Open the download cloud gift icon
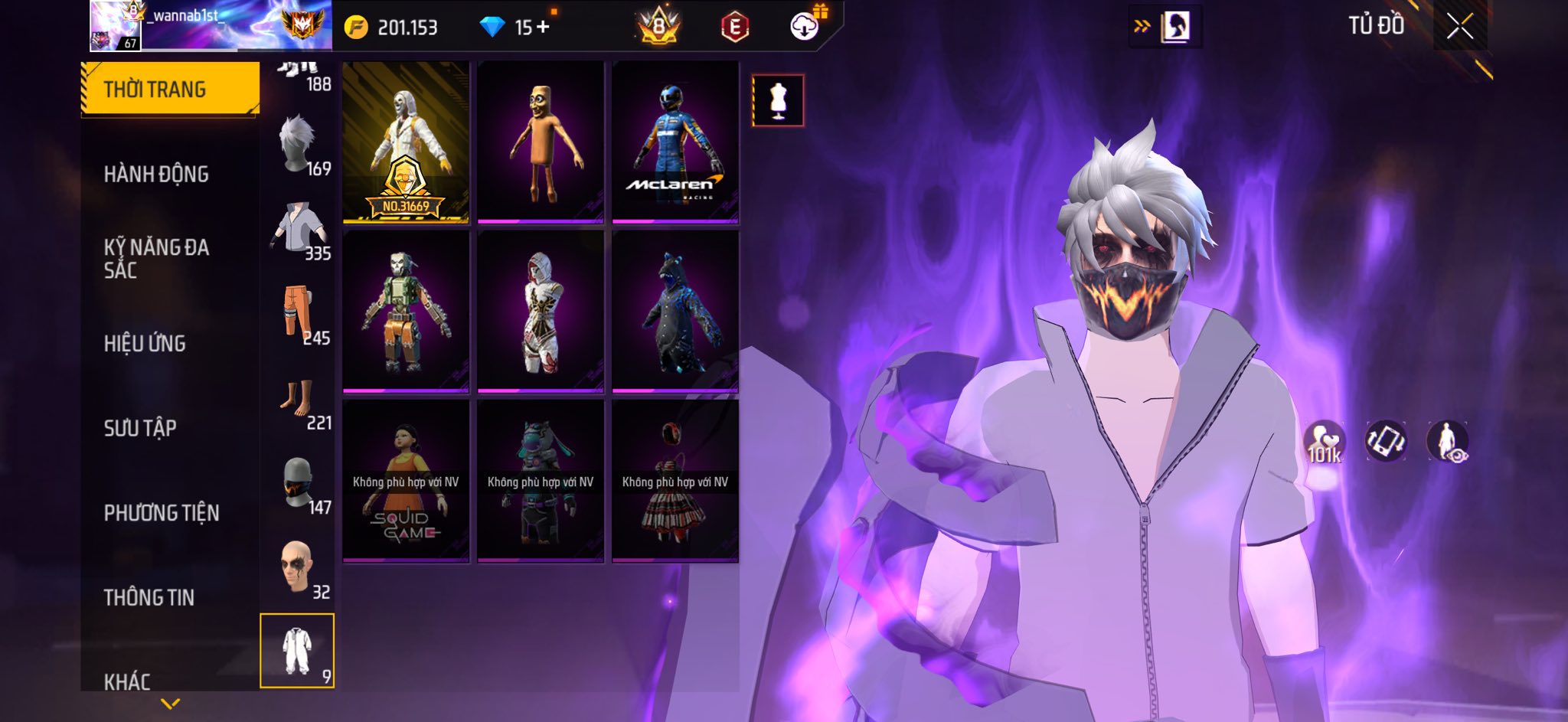The height and width of the screenshot is (722, 1568). 805,26
